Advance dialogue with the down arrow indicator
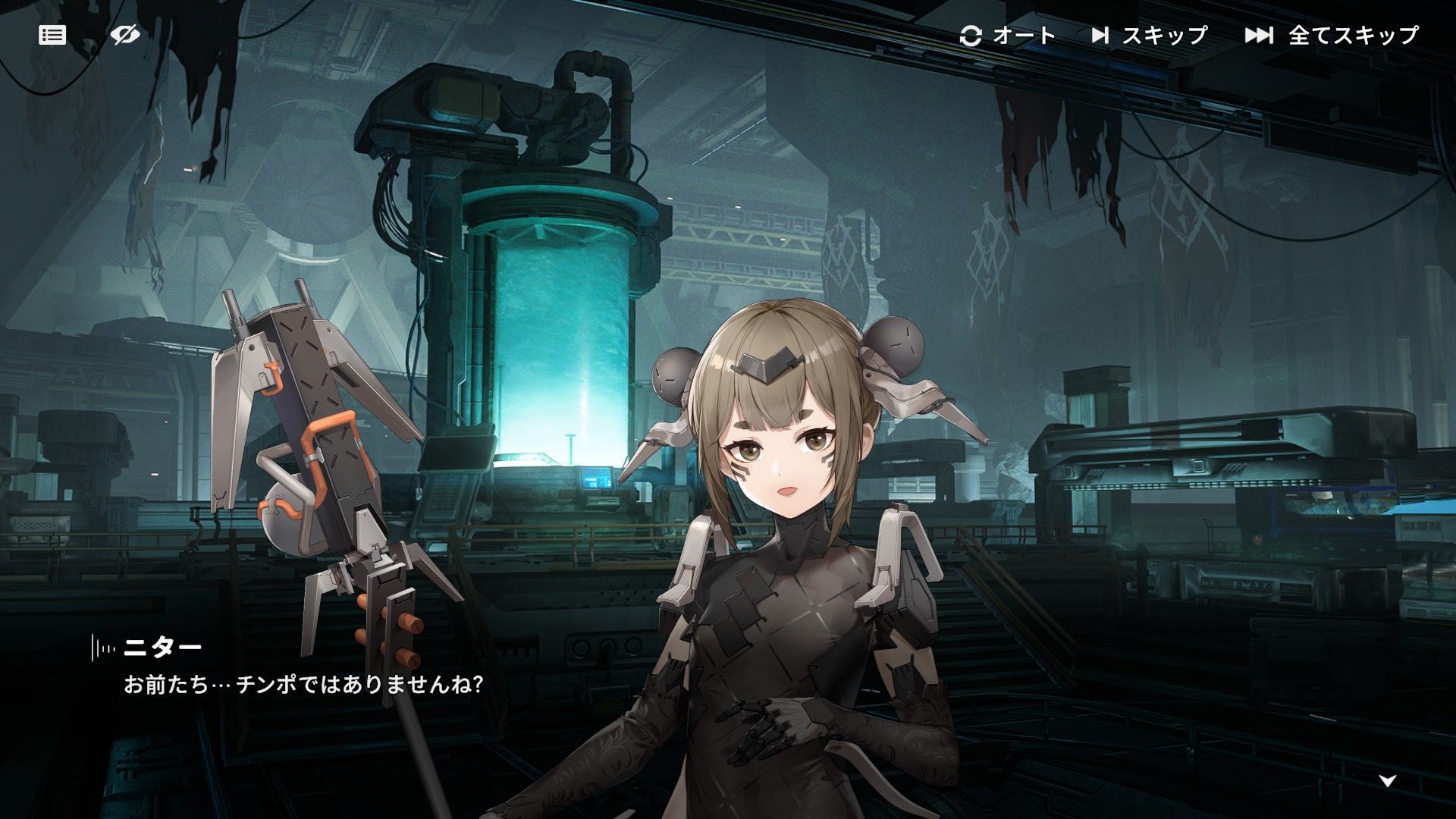The height and width of the screenshot is (819, 1456). point(1388,780)
